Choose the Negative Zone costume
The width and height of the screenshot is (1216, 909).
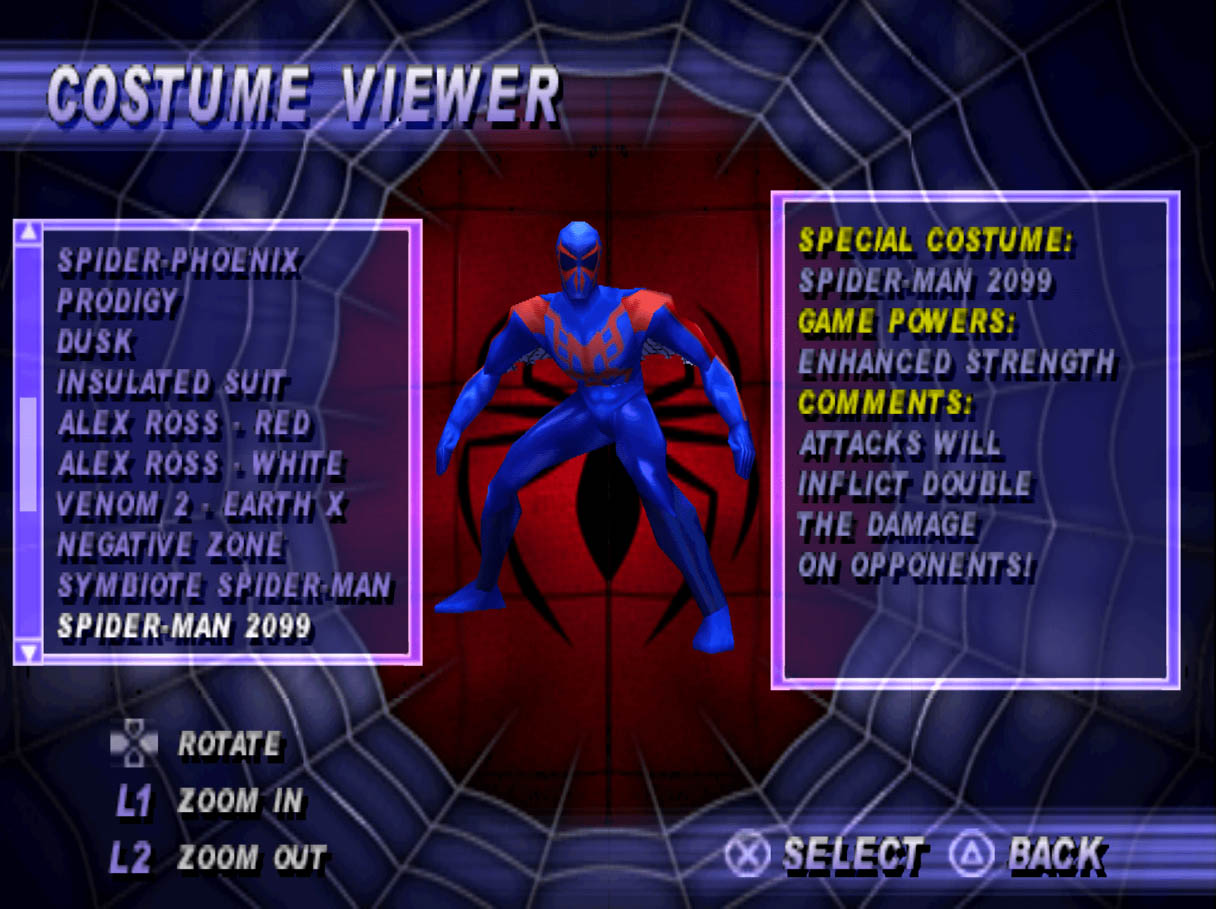170,546
